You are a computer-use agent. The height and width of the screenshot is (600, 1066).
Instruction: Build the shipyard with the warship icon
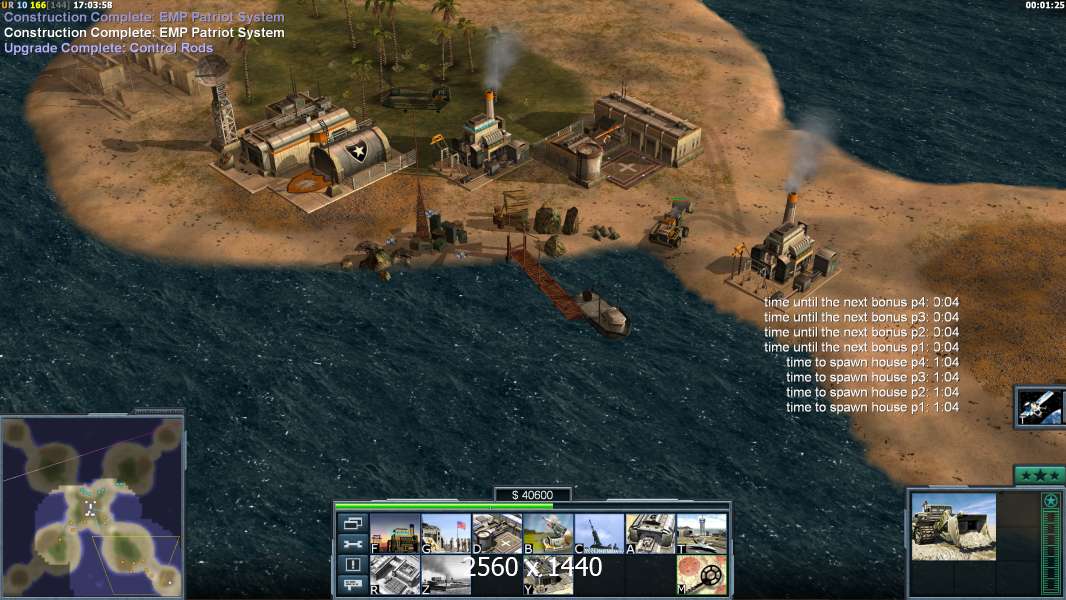point(445,575)
